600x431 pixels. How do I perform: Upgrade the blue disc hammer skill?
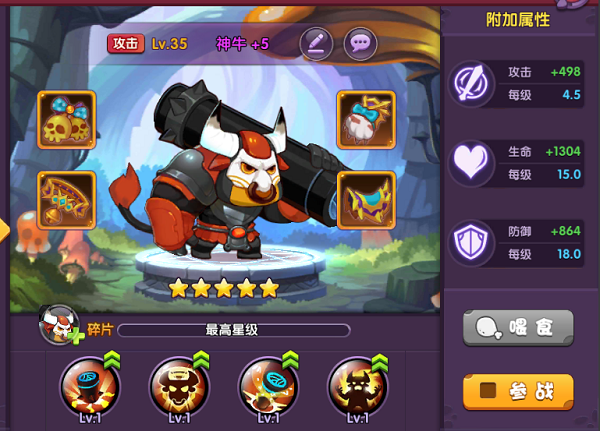(88, 385)
